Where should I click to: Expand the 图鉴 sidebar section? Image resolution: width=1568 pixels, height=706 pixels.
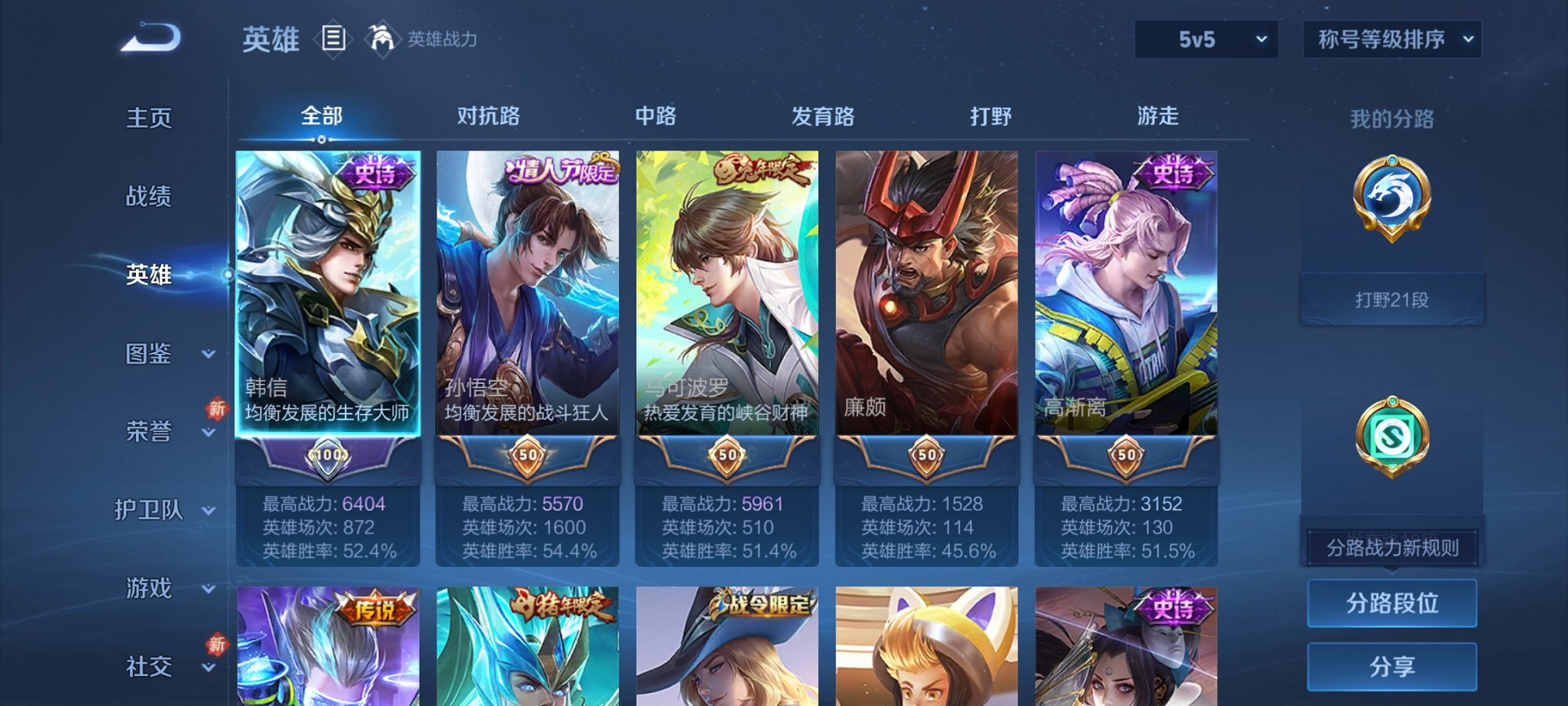click(x=156, y=354)
